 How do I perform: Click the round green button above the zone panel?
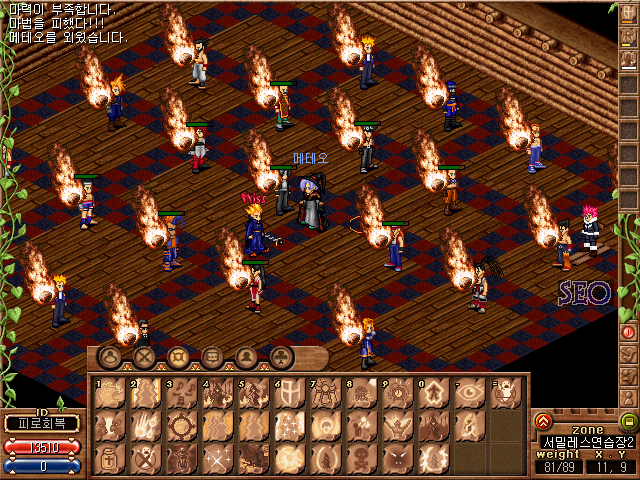(x=628, y=421)
